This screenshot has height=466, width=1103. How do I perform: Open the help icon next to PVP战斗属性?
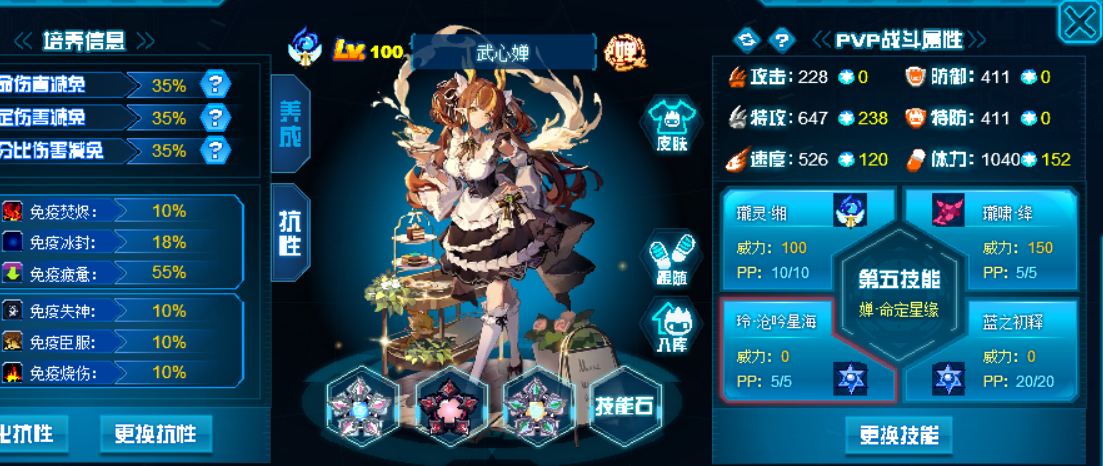pos(782,40)
